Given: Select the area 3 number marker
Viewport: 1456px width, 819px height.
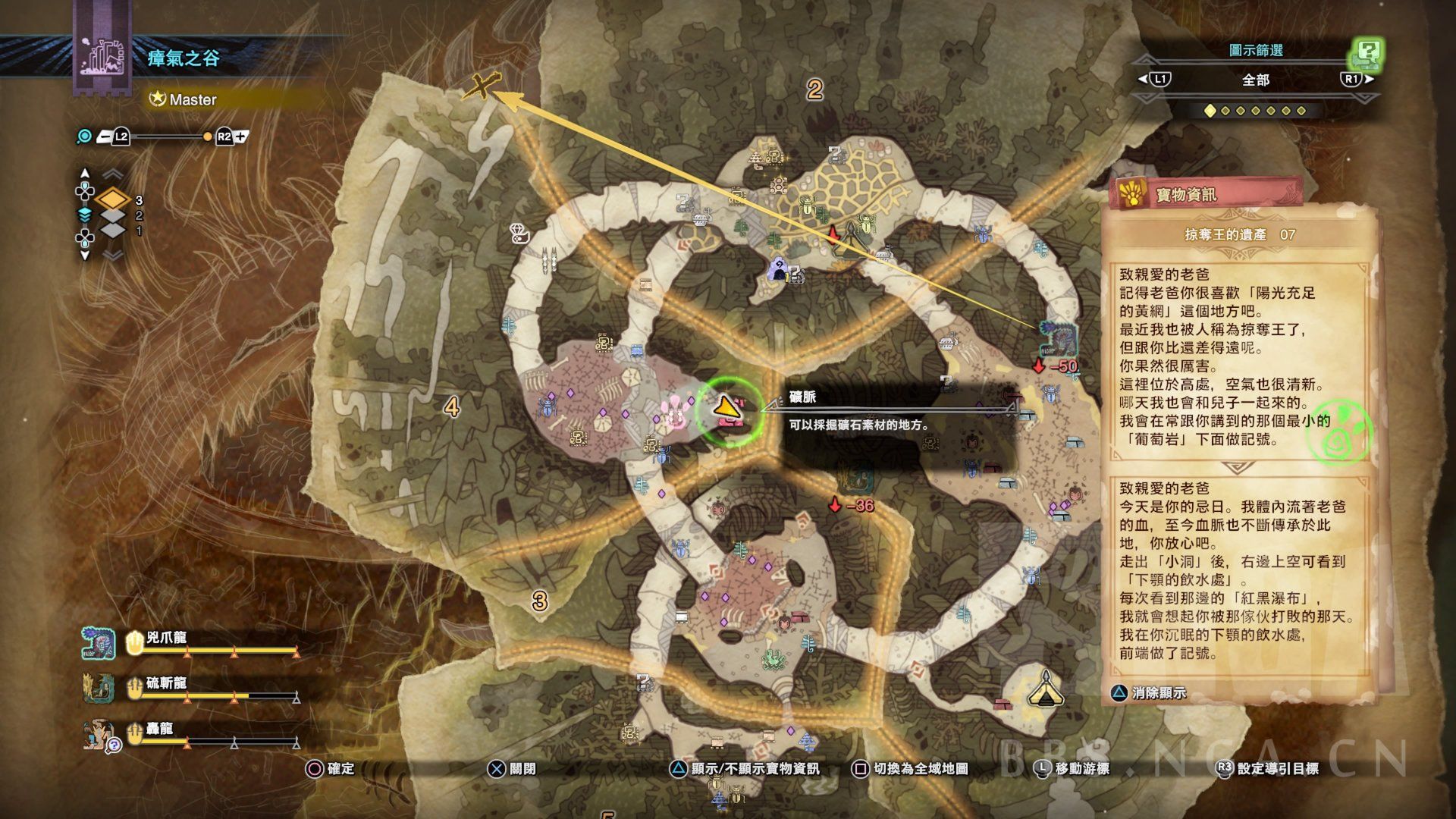Looking at the screenshot, I should coord(539,601).
